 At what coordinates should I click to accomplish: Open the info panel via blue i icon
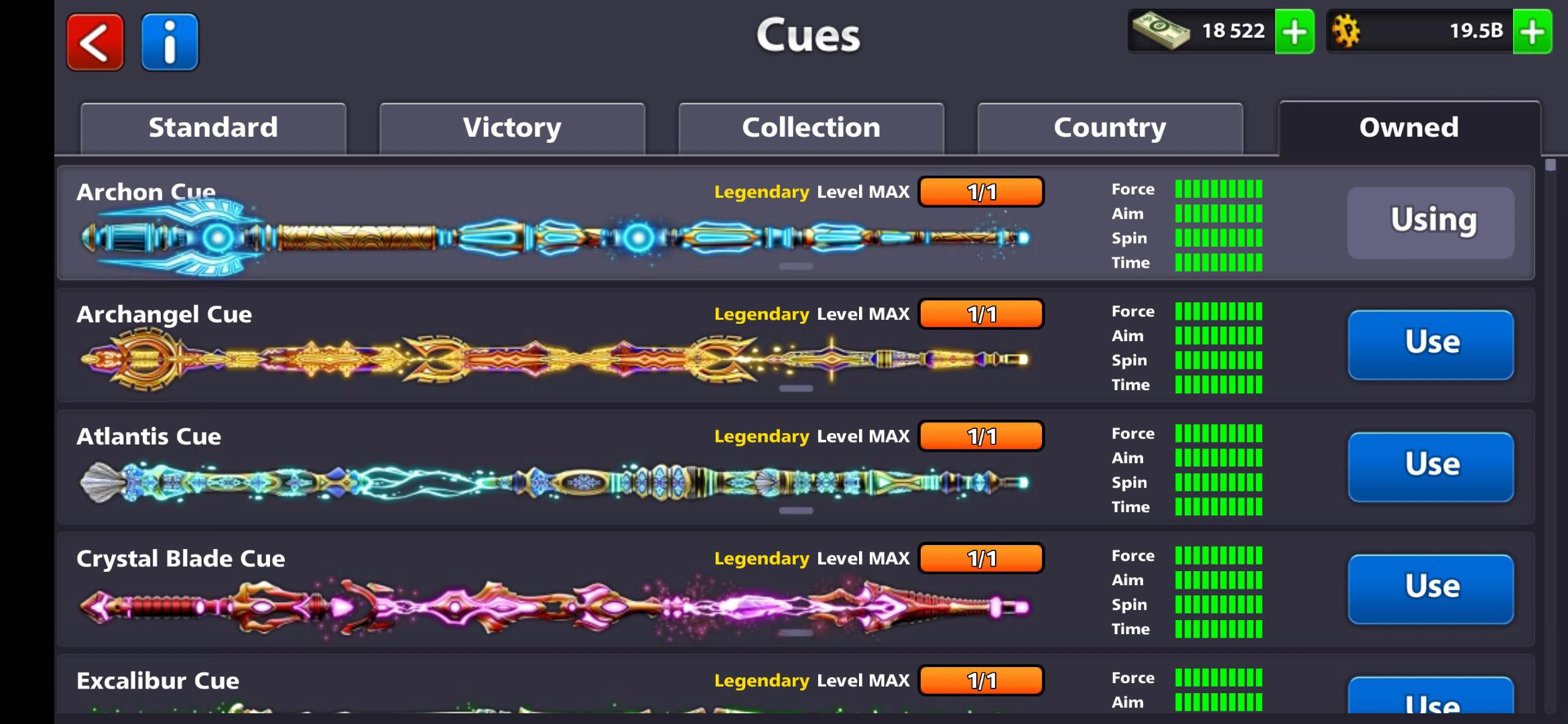[170, 42]
